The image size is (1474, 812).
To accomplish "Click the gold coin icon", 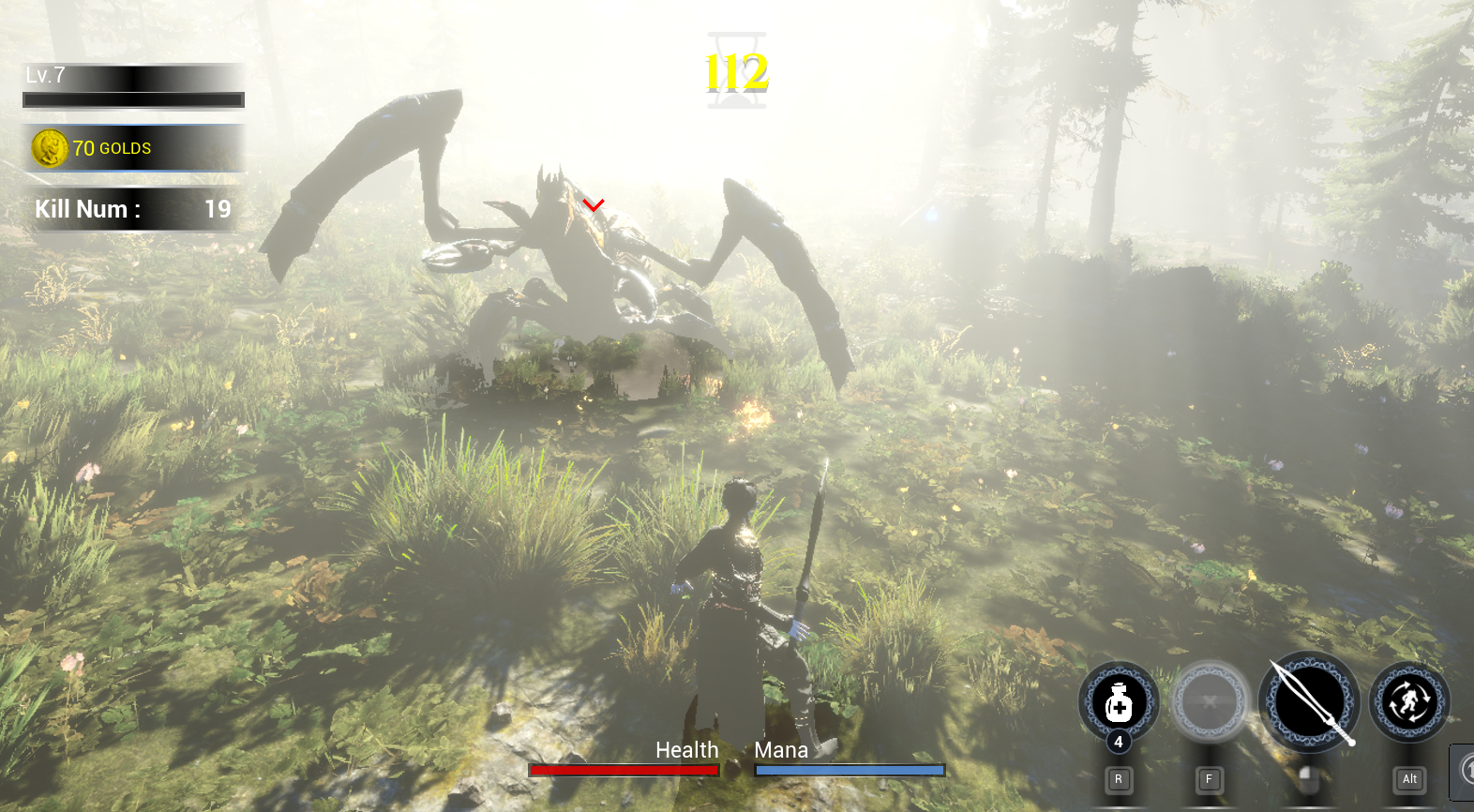I will [52, 148].
